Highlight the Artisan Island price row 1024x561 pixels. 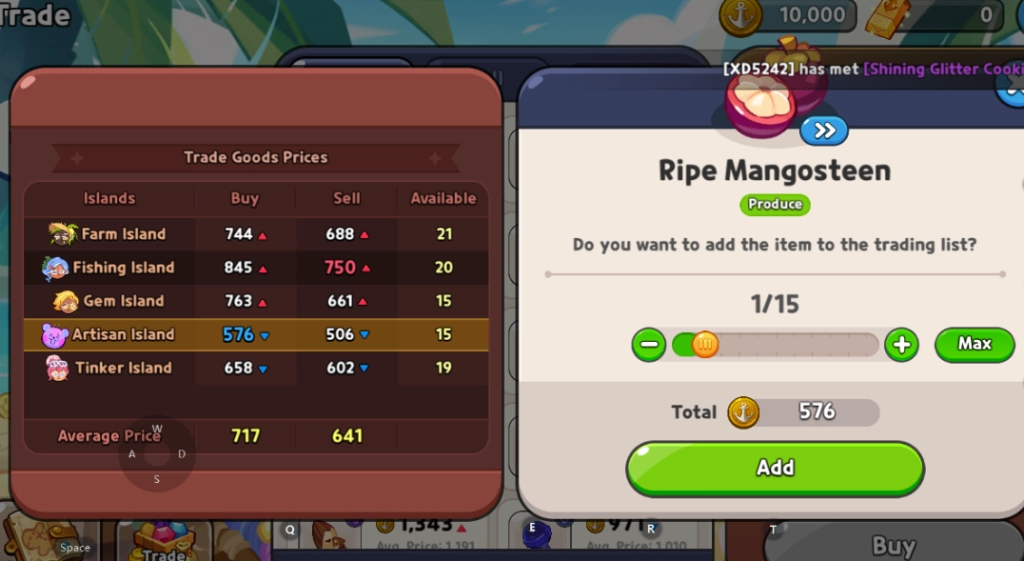[256, 335]
